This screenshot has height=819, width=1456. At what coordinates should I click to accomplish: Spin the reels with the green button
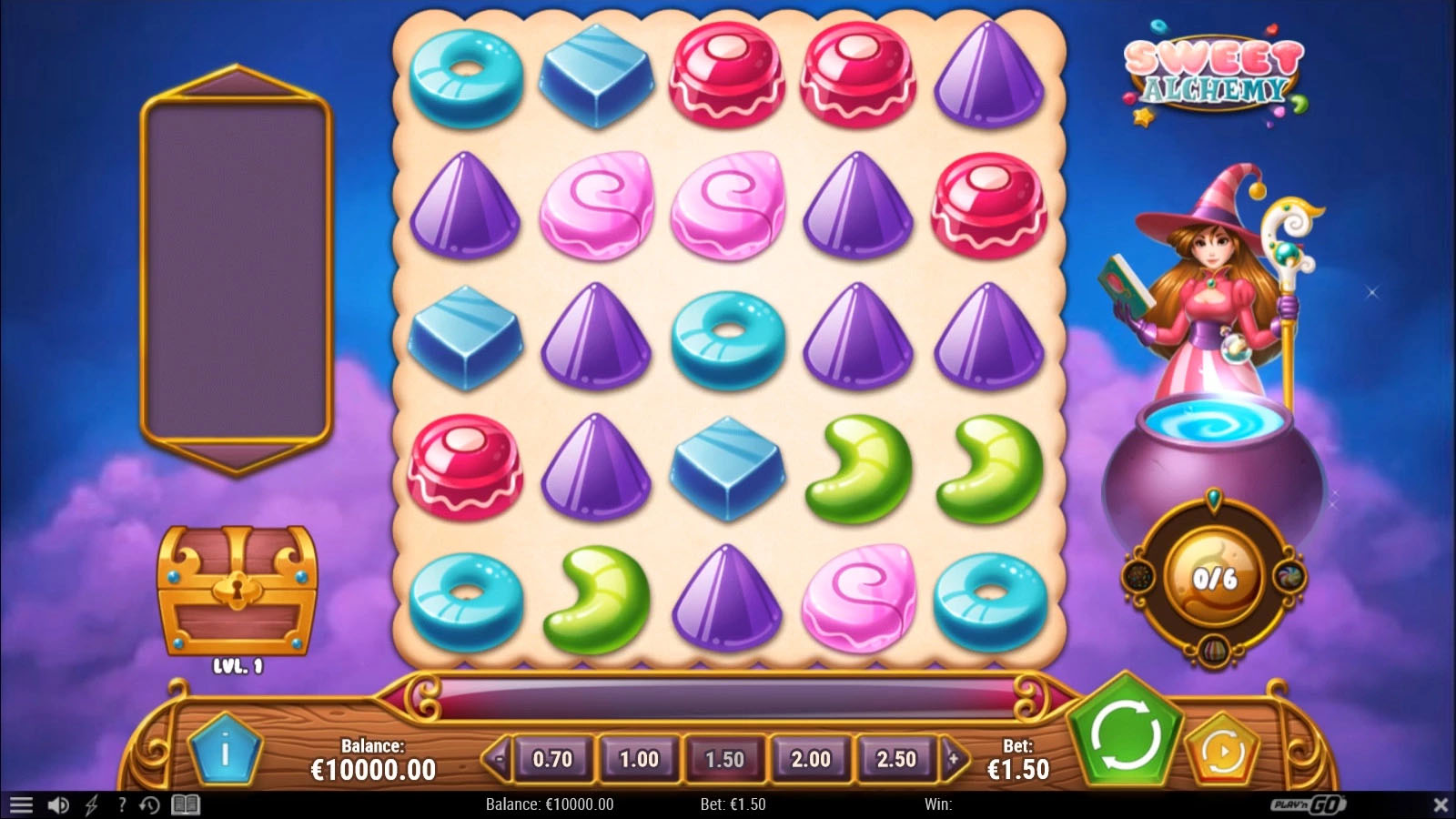coord(1125,733)
